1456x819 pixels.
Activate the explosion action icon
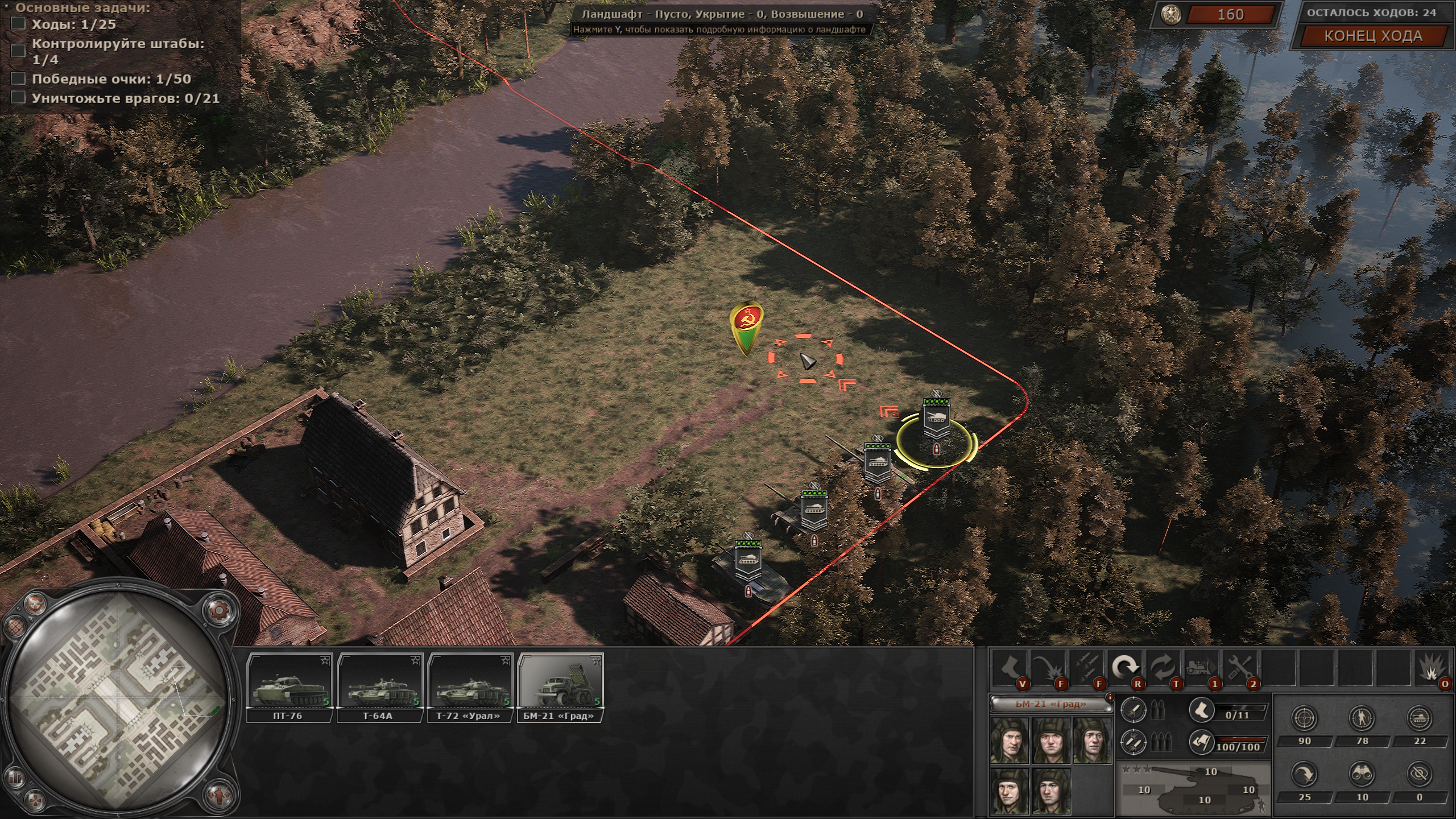click(1434, 667)
